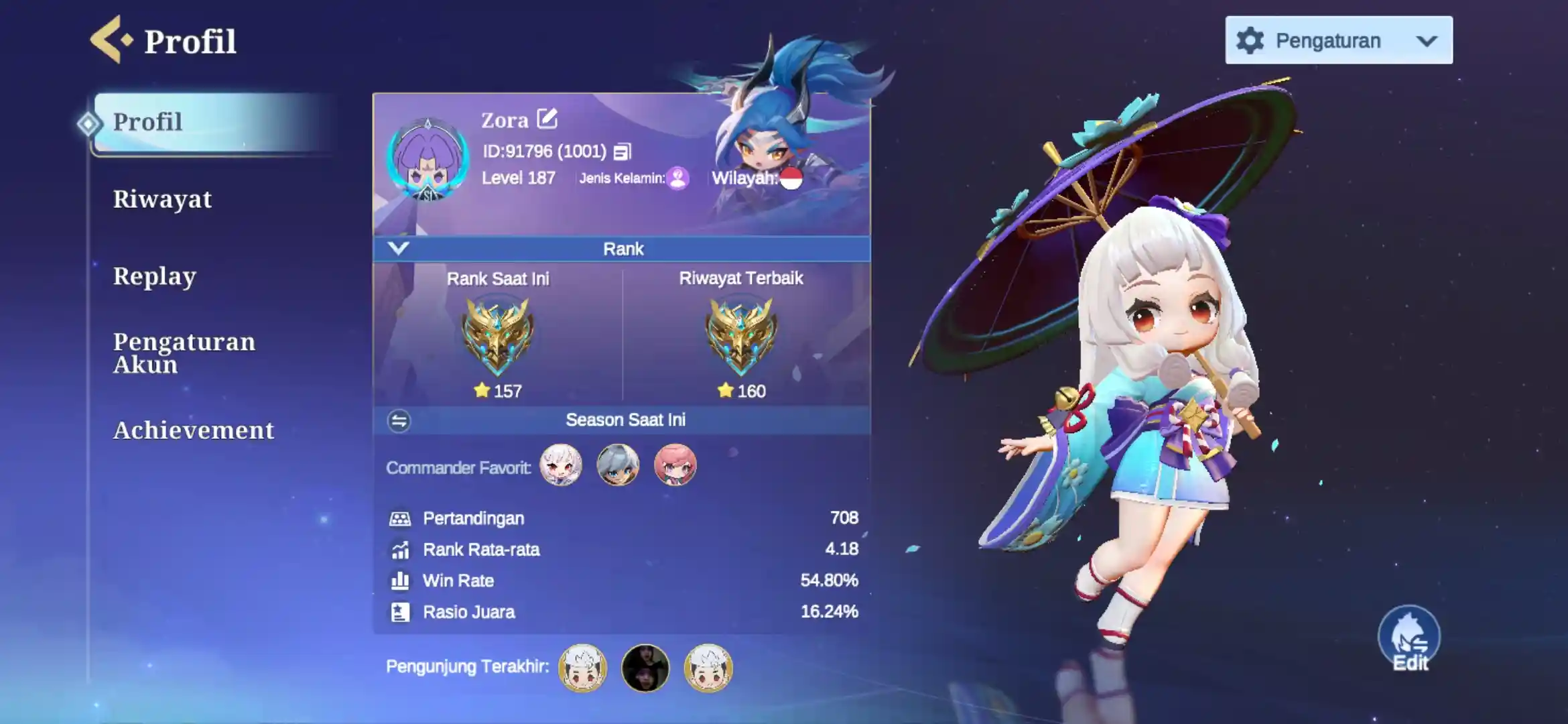Copy the player ID number
The height and width of the screenshot is (724, 1568).
tap(622, 152)
